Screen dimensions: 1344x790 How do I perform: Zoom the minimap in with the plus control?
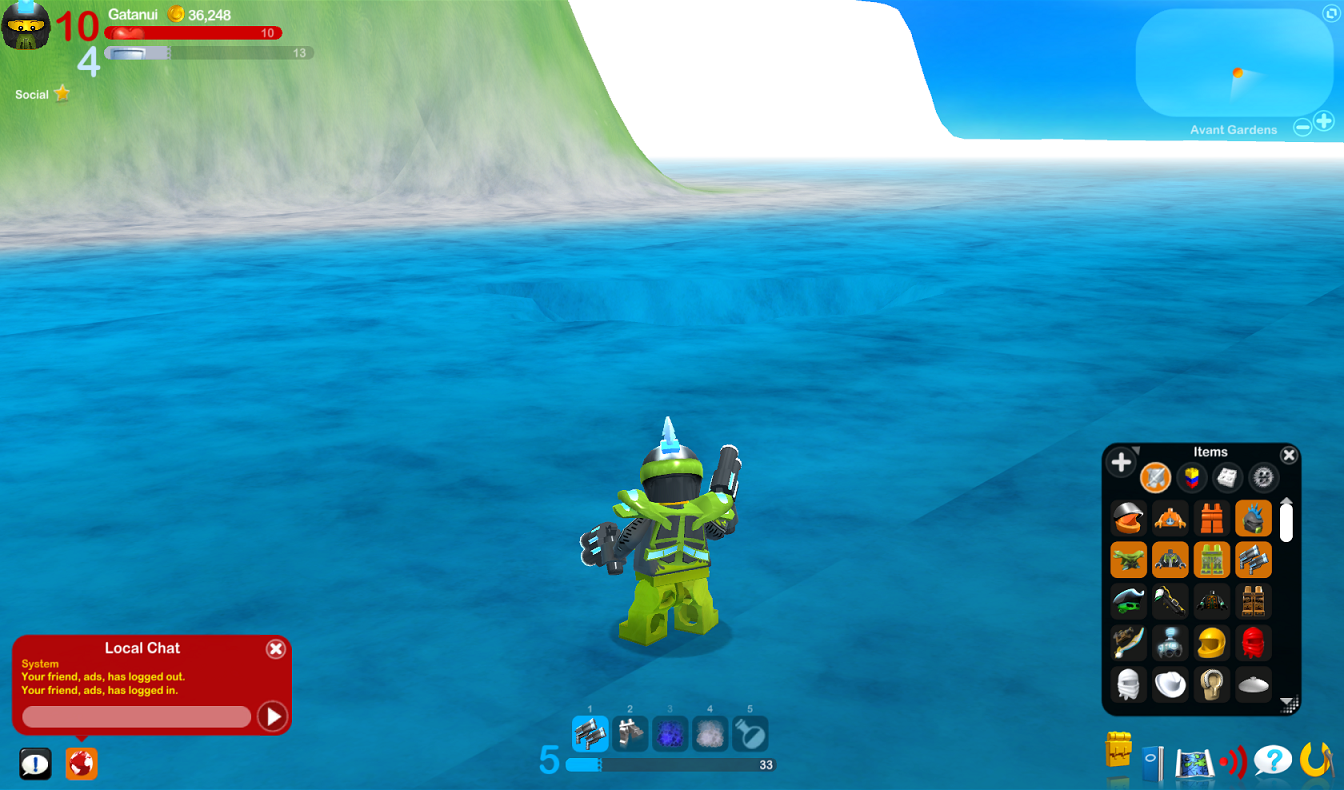(1324, 121)
